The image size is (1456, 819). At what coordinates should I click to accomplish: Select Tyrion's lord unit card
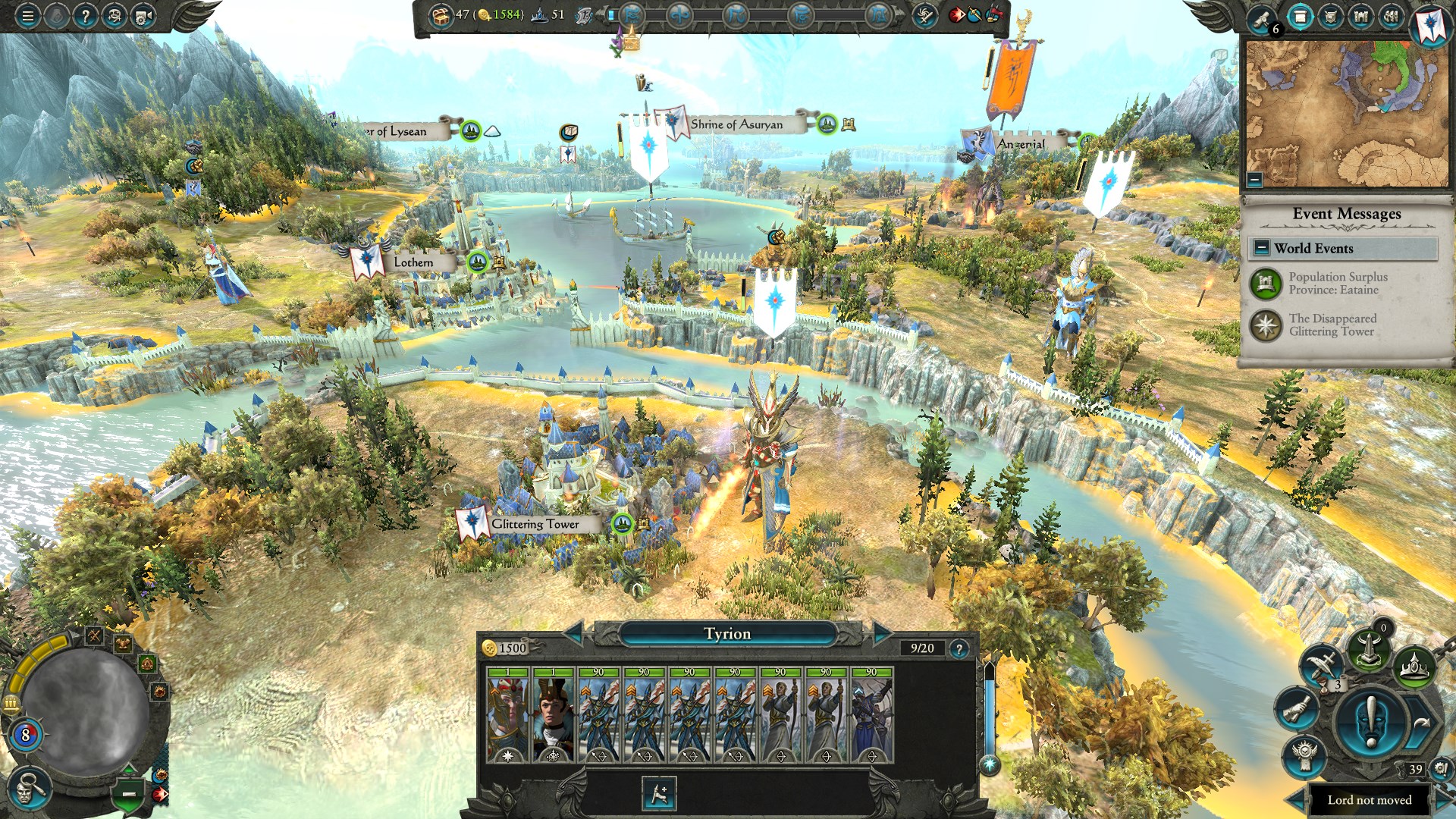[x=508, y=715]
